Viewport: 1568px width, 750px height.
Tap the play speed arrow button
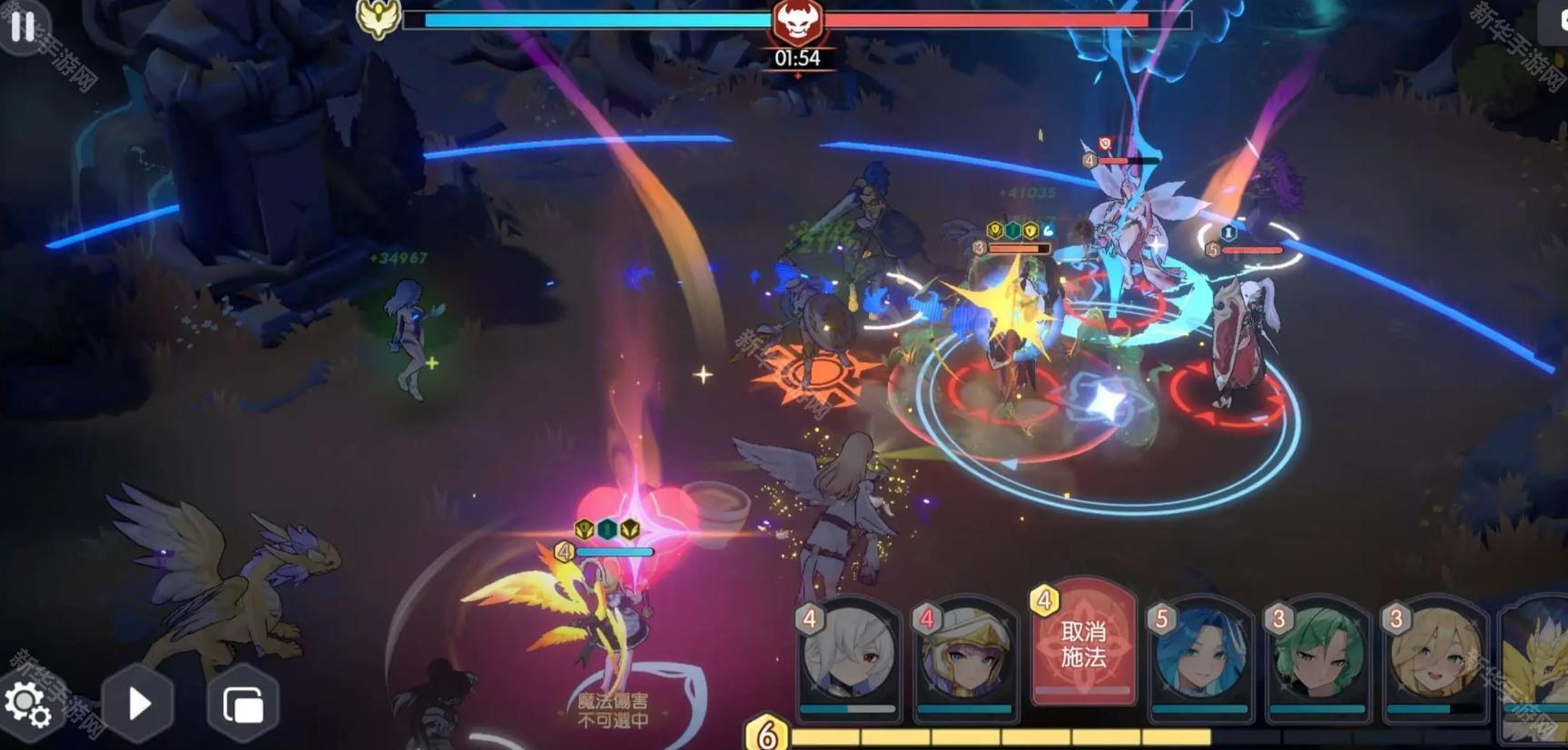138,704
